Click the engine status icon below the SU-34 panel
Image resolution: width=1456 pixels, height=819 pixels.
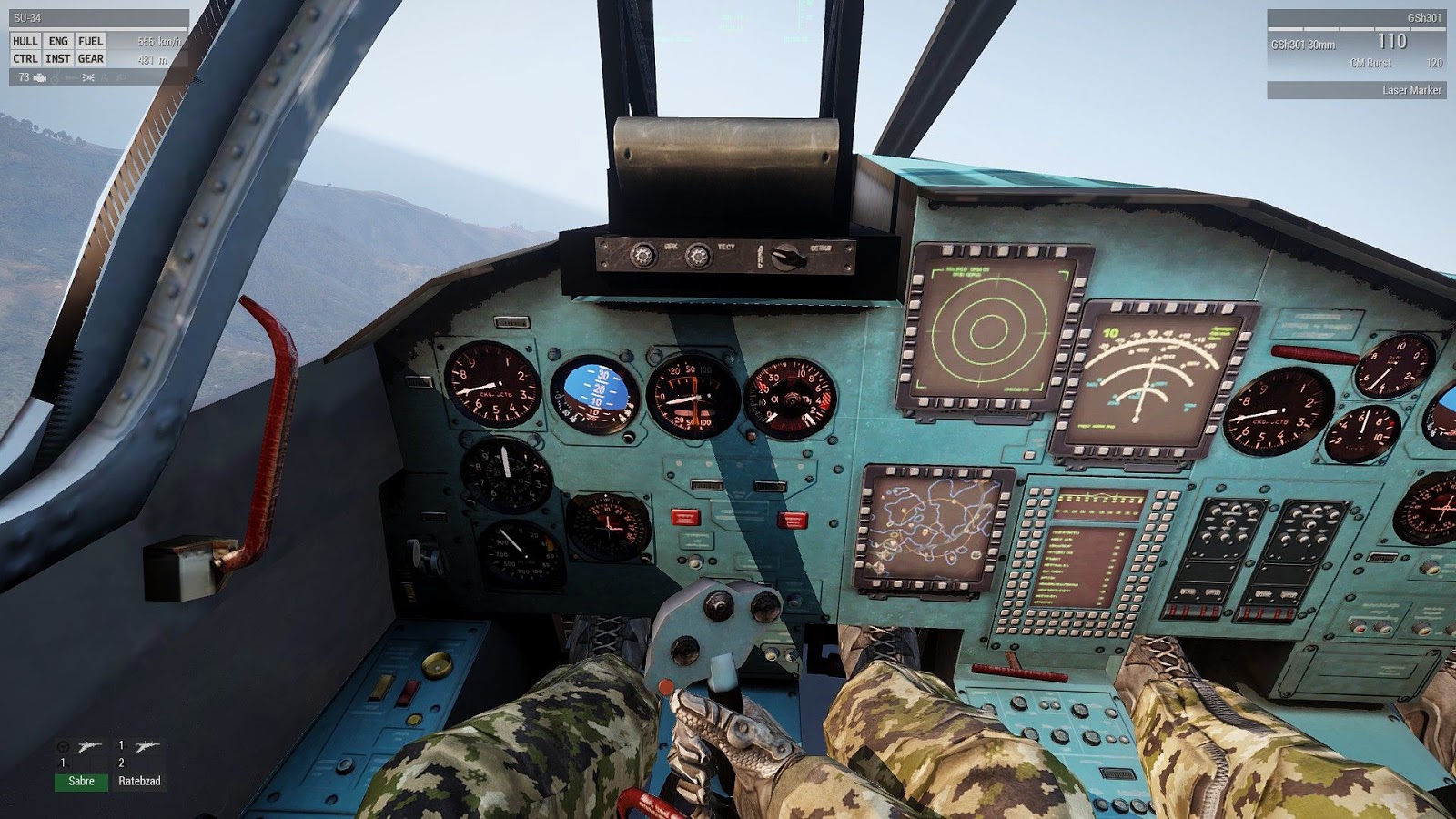click(x=39, y=78)
